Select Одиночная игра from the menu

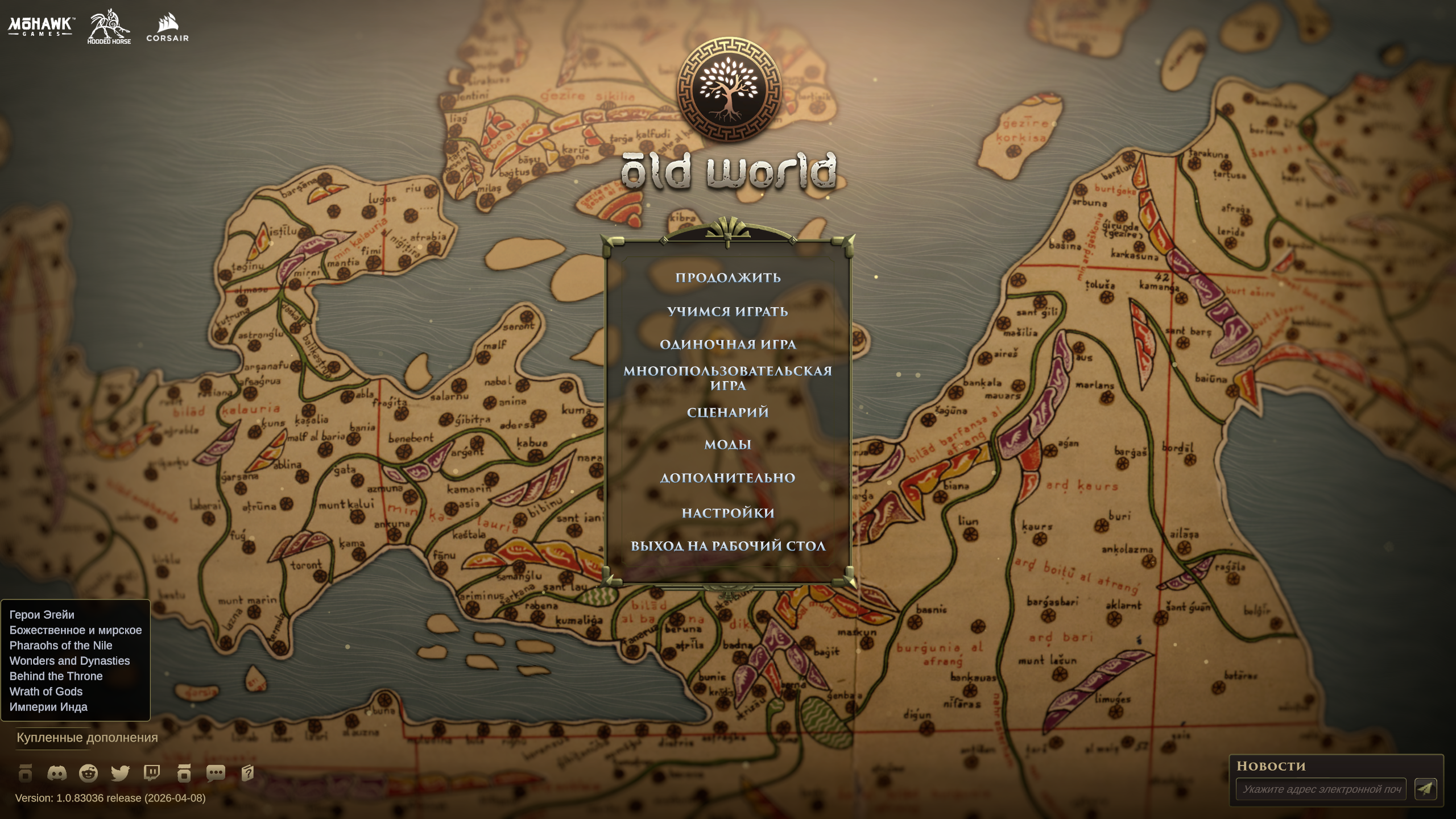pyautogui.click(x=728, y=345)
